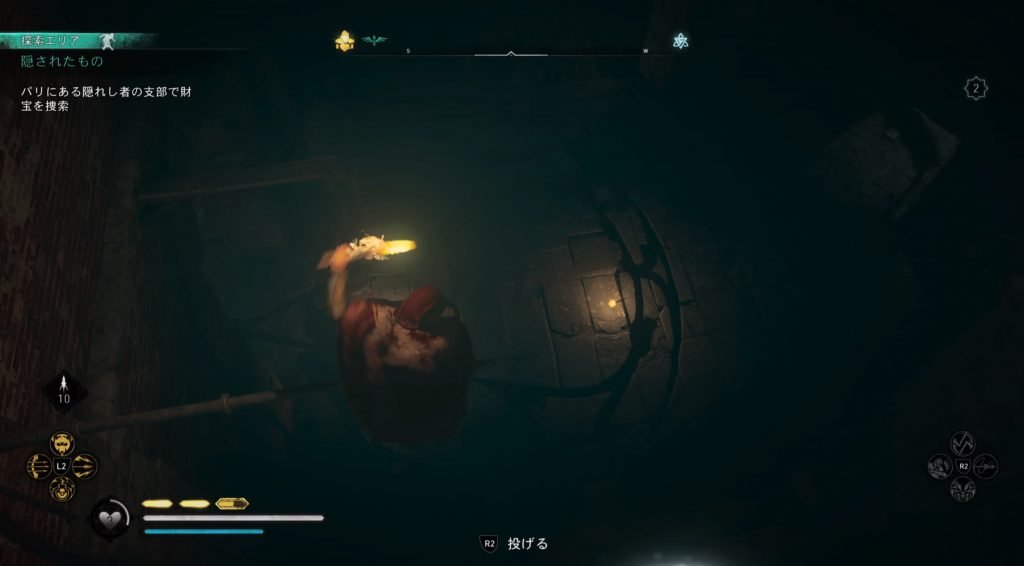
Task: Select the white mystery marker on the compass
Action: click(x=681, y=41)
